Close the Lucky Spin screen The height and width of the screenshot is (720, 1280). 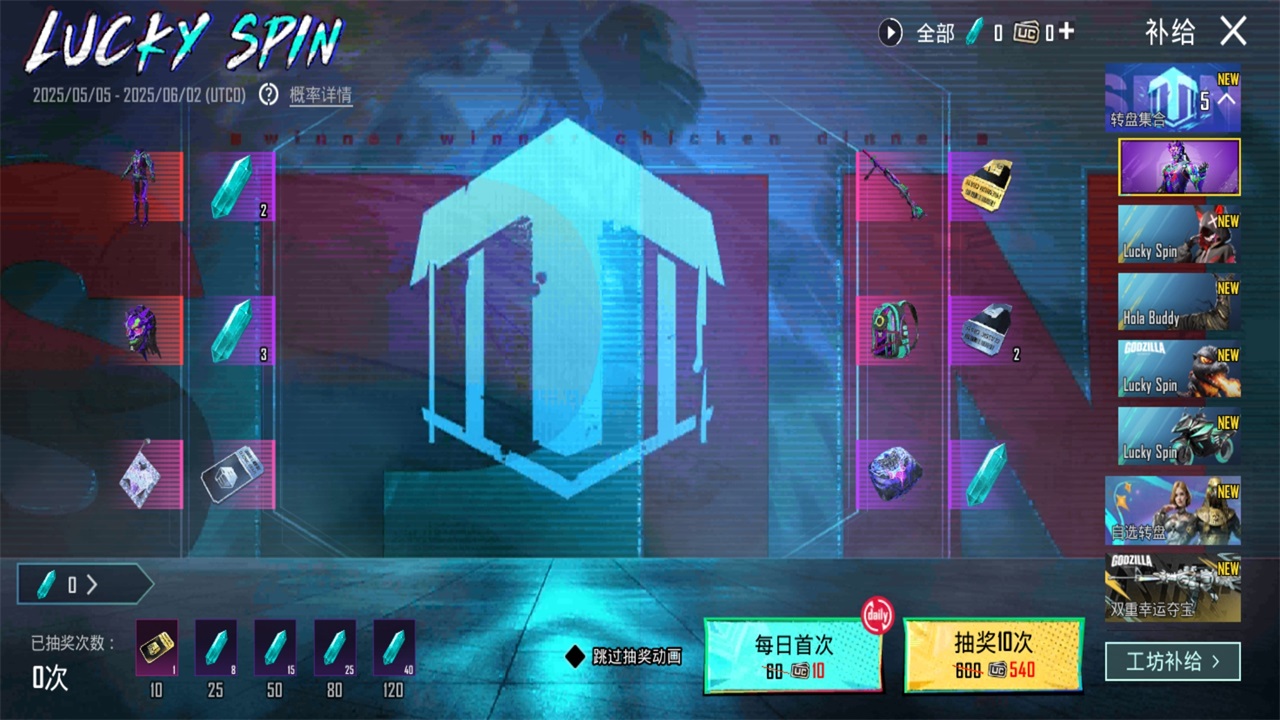(x=1233, y=32)
